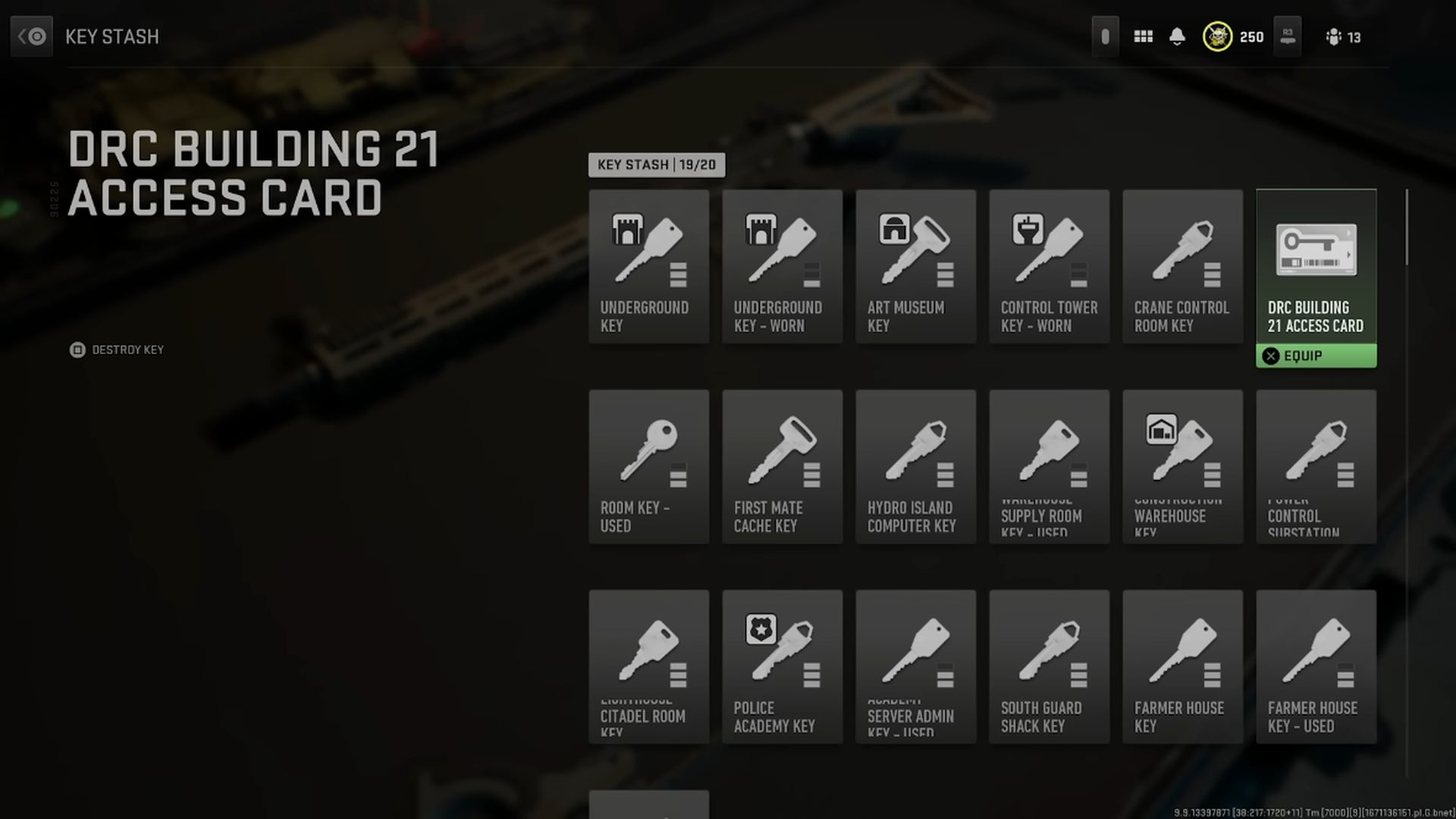Select the Underground Key – Worn tile
This screenshot has height=819, width=1456.
tap(782, 265)
